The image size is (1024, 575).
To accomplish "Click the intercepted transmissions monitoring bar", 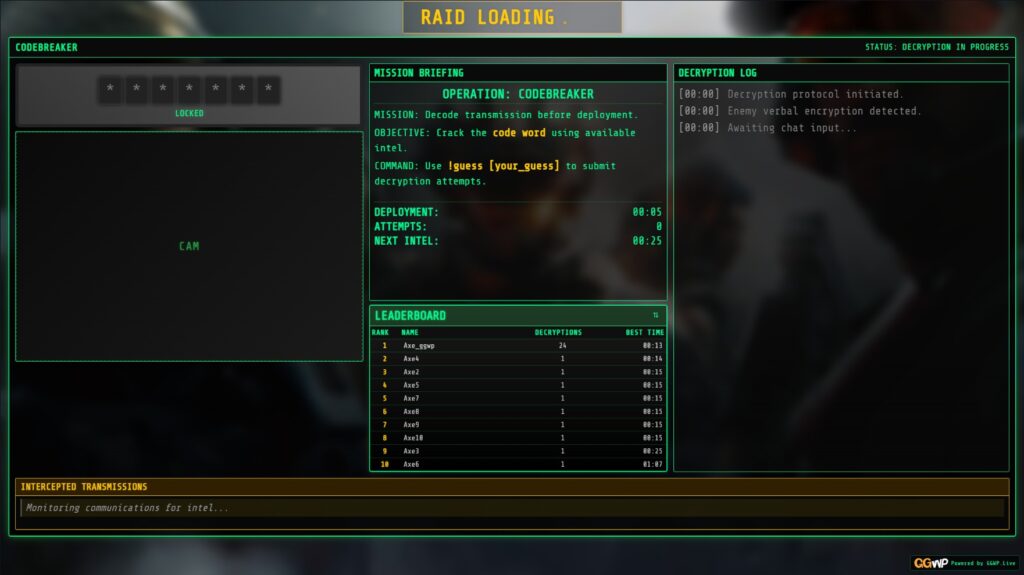I will click(x=512, y=508).
